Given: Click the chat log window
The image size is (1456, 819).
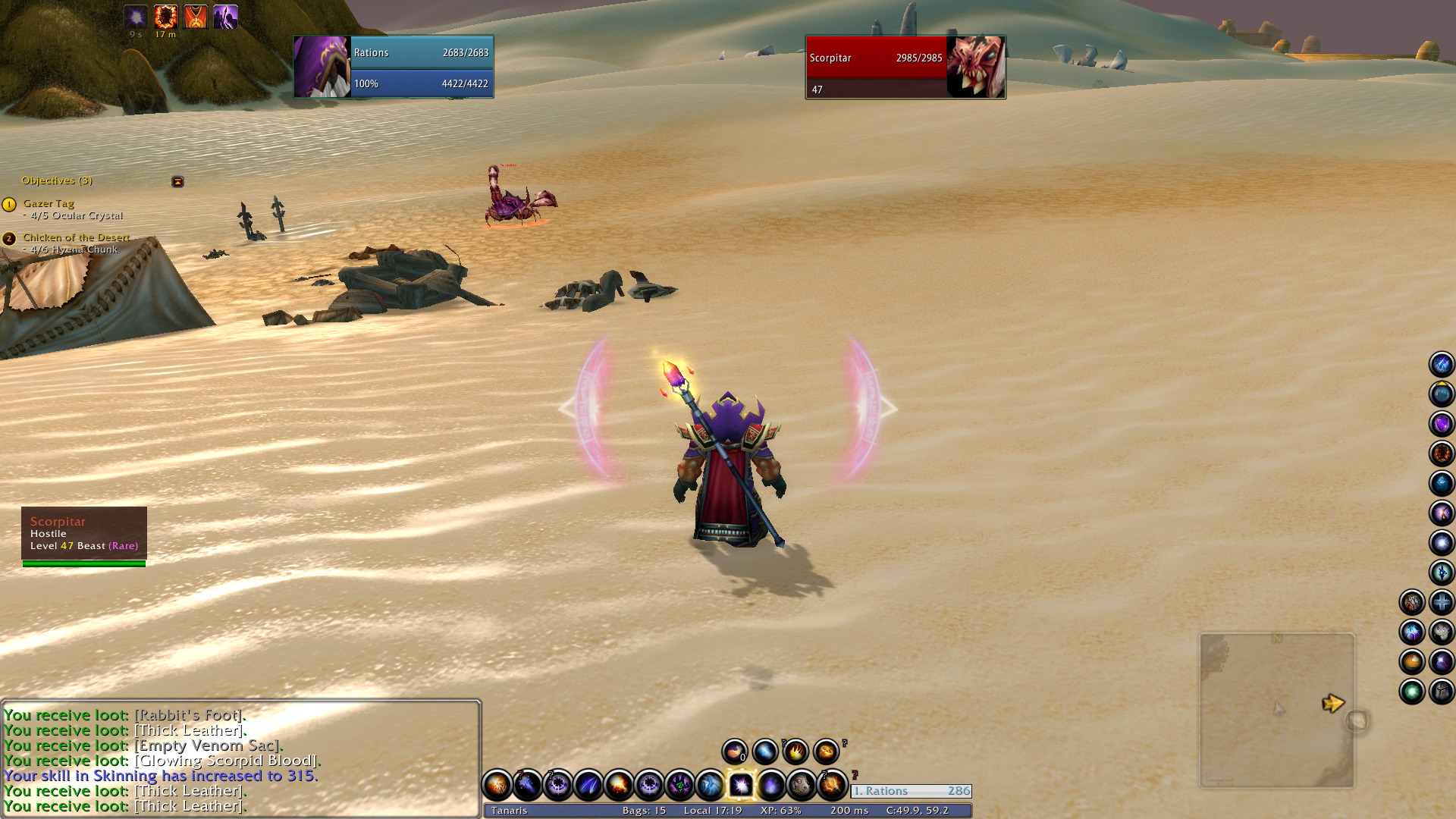Looking at the screenshot, I should click(240, 758).
